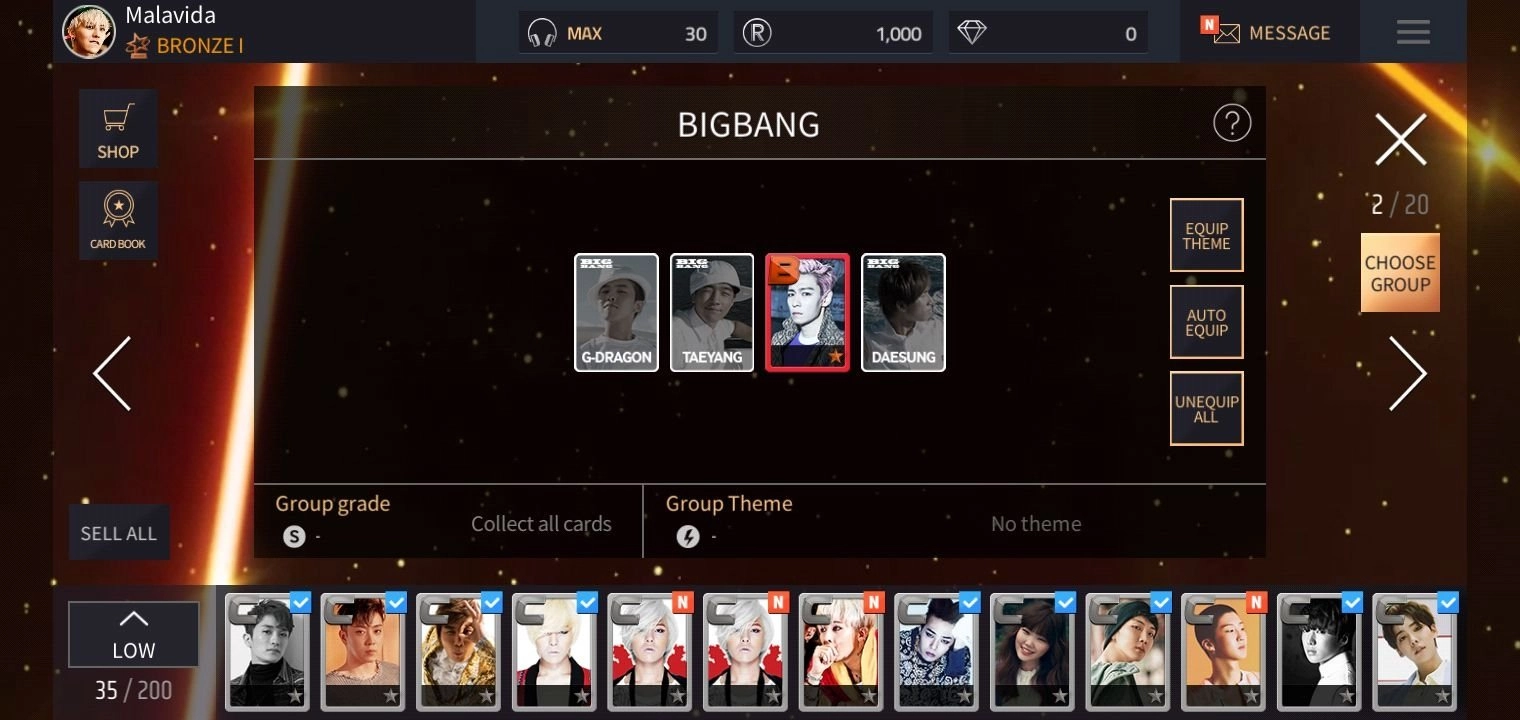The width and height of the screenshot is (1520, 720).
Task: Open the MESSAGE envelope icon
Action: tap(1227, 32)
